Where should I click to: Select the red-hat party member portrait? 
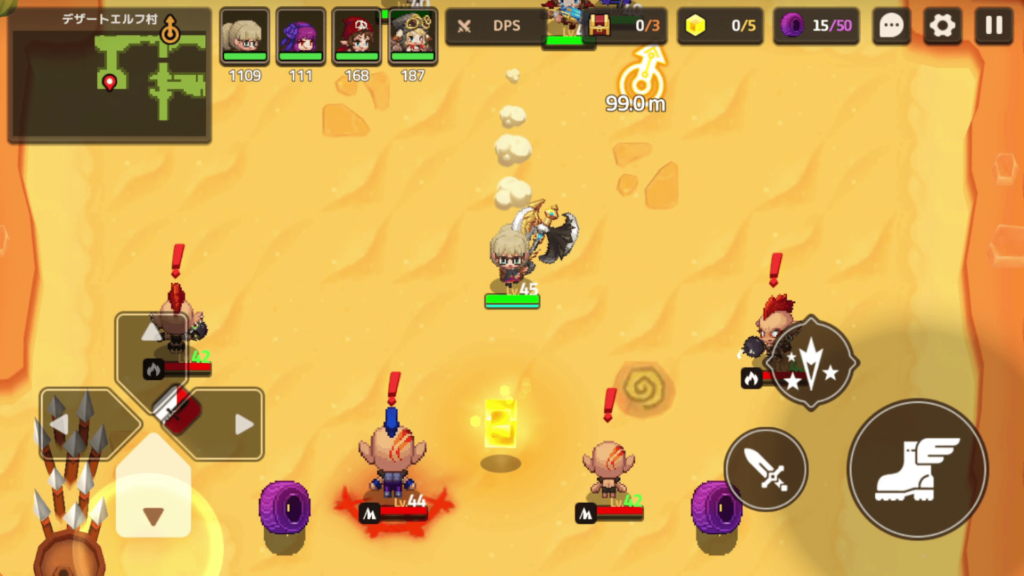(x=357, y=36)
